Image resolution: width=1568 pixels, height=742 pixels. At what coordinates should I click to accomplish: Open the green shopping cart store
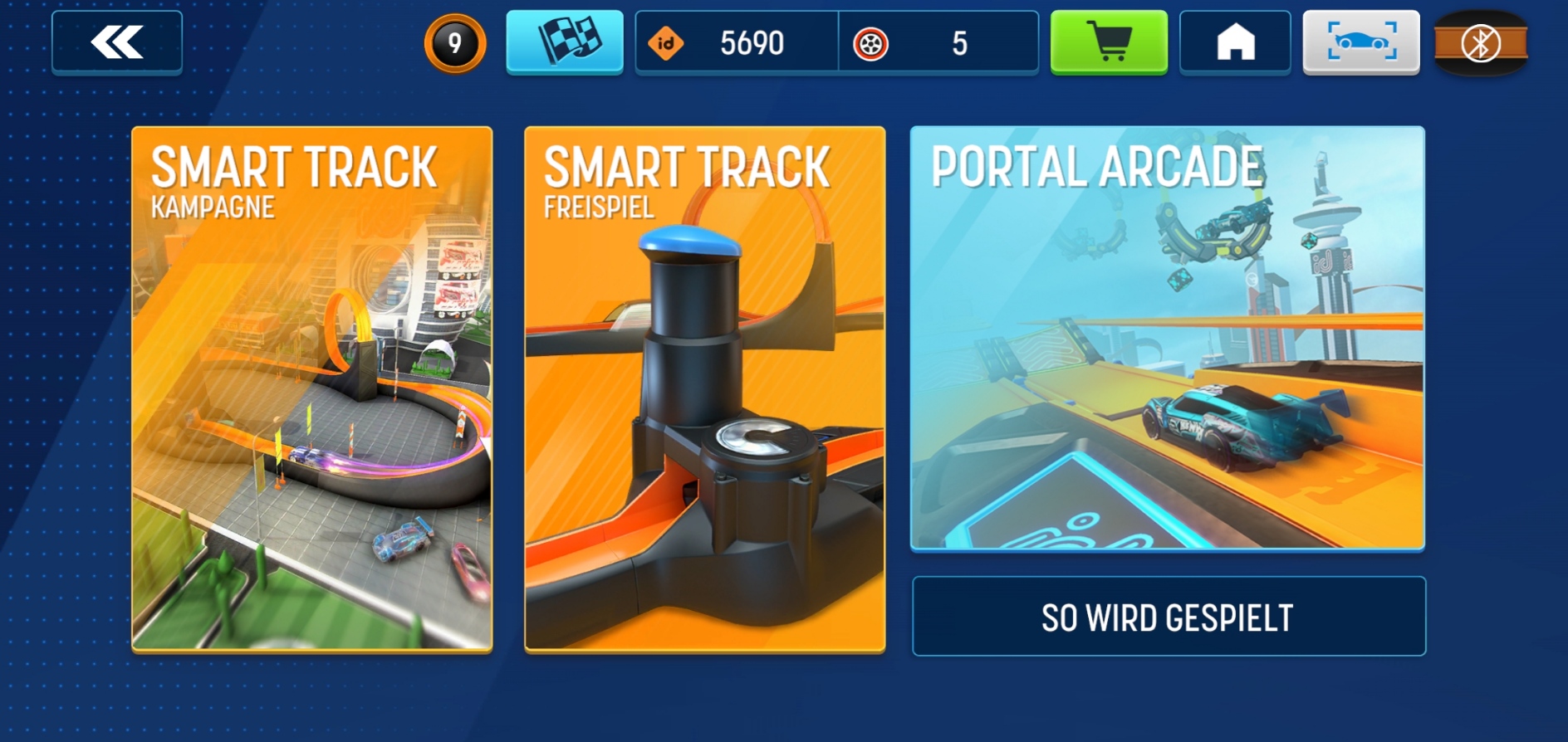[x=1109, y=42]
